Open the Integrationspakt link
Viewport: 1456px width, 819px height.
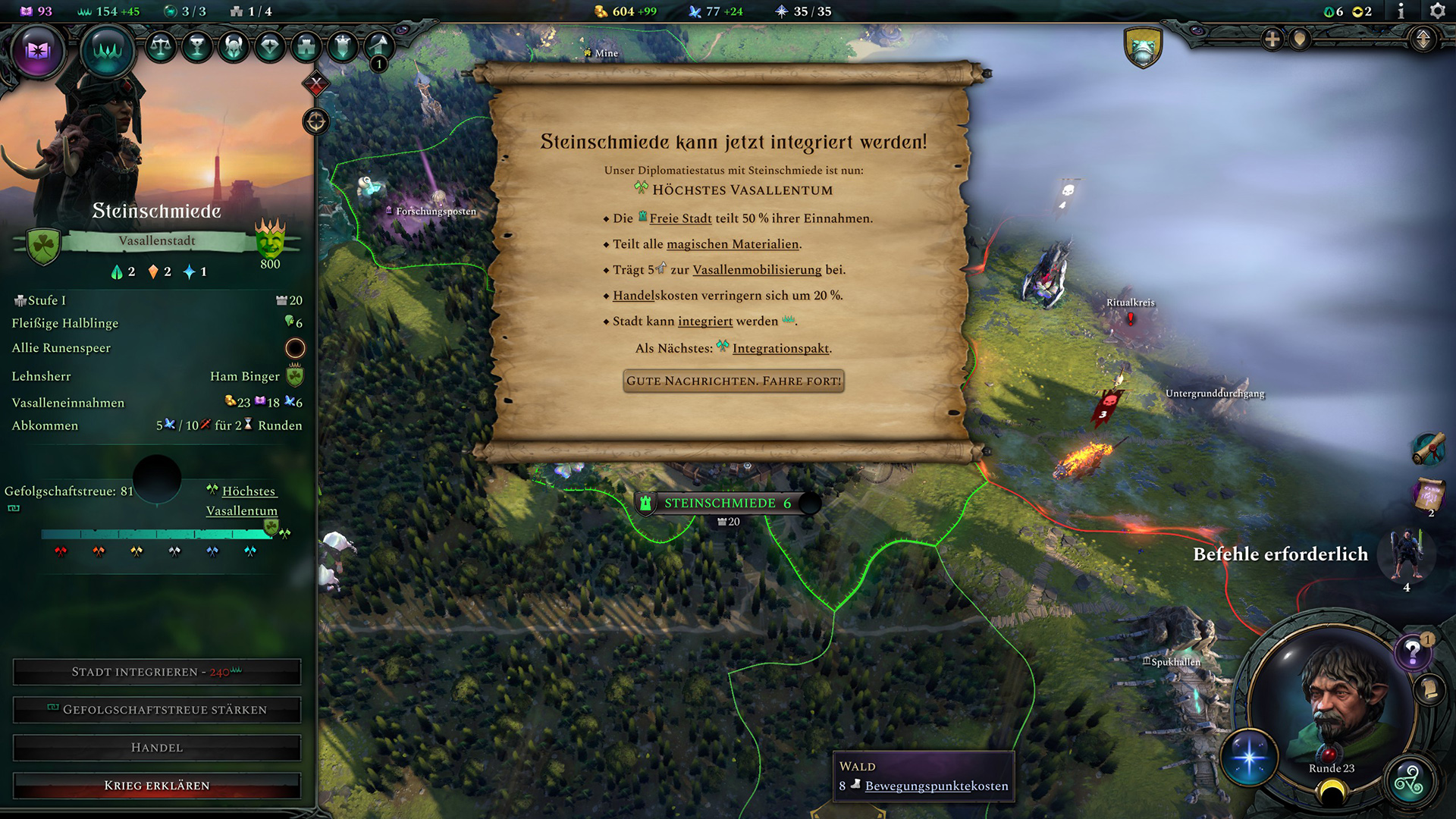coord(781,348)
